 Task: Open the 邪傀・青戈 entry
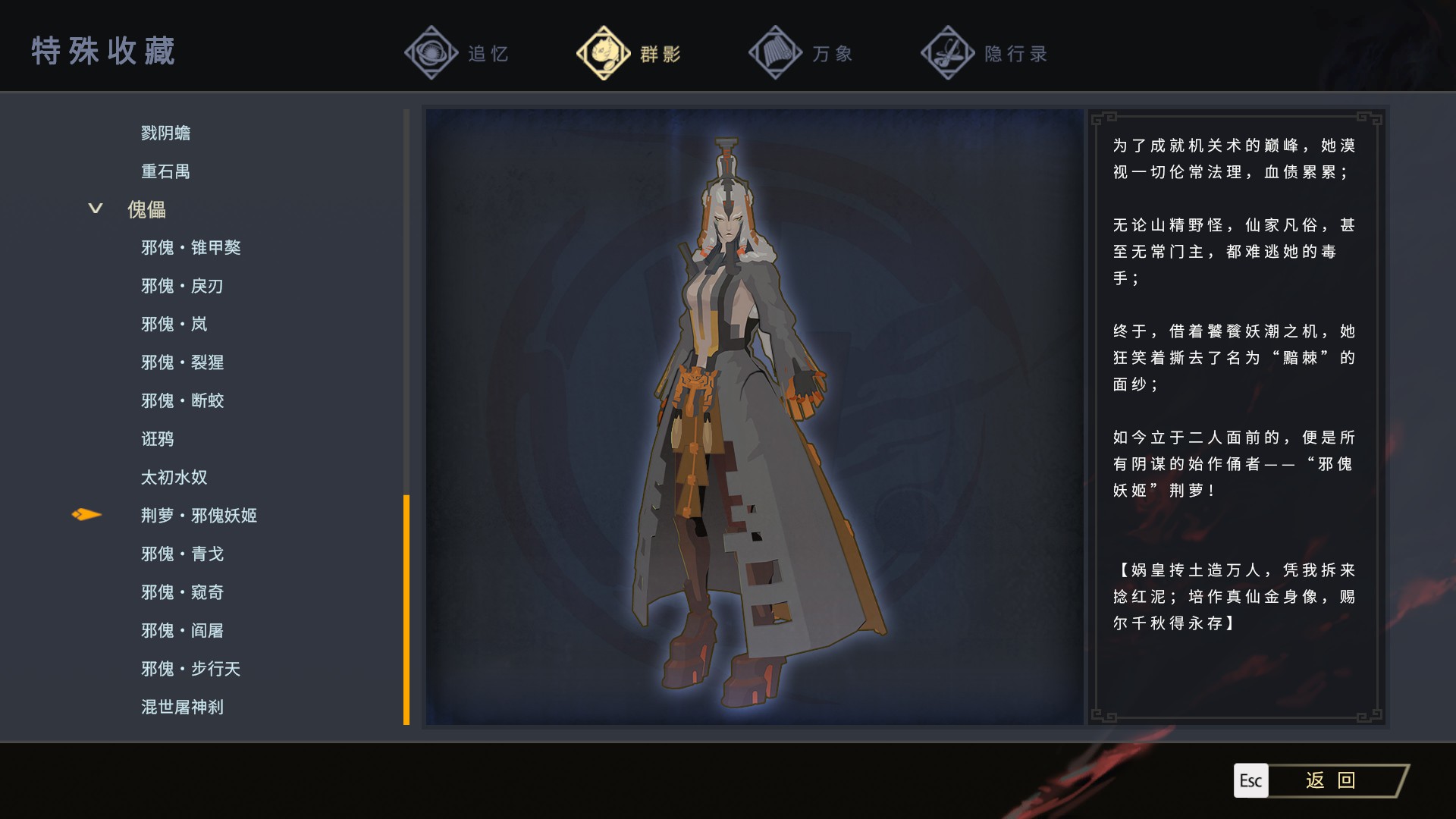[182, 554]
